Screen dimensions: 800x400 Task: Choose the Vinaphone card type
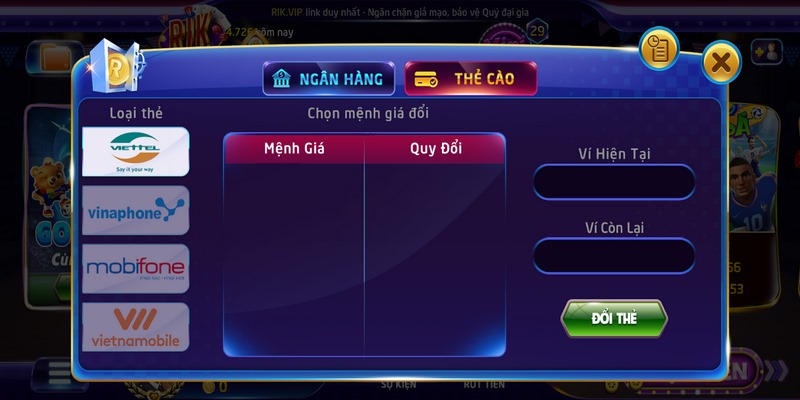coord(135,210)
